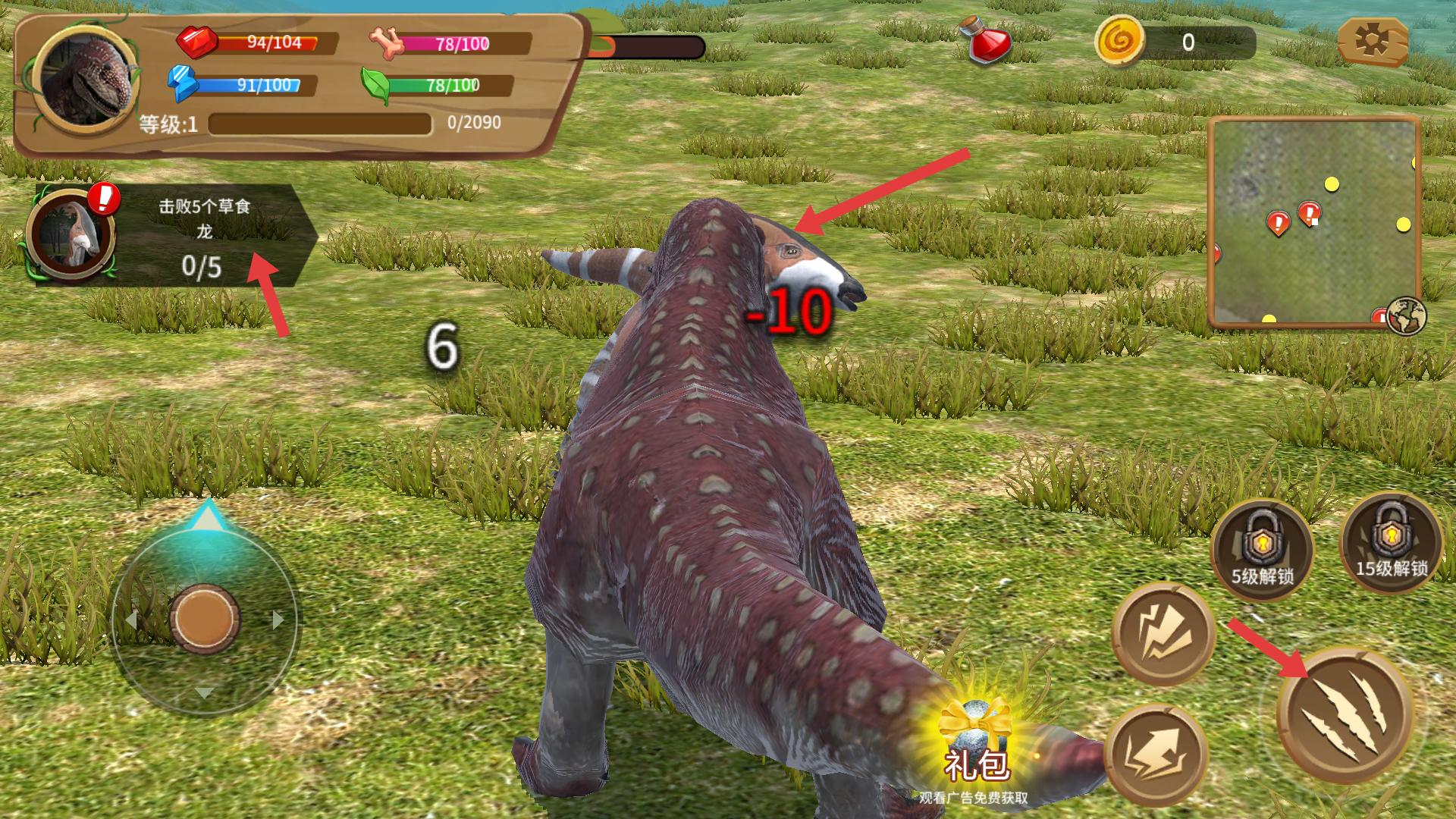Open the defeat 5 herbivores quest tracker
Viewport: 1456px width, 819px height.
(174, 235)
